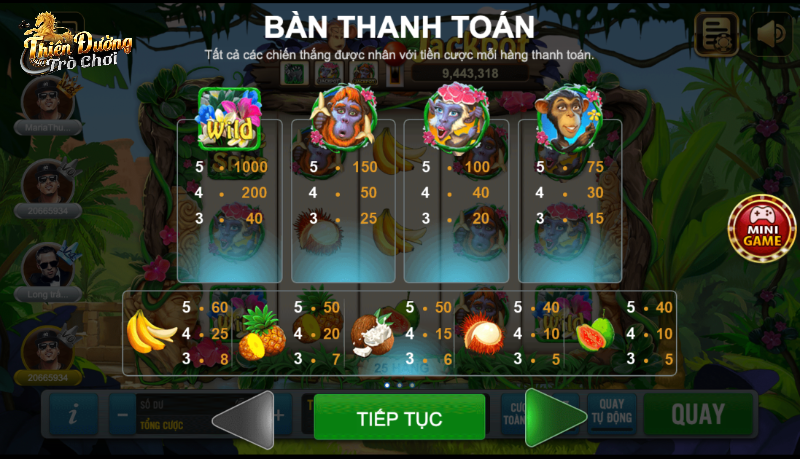Open the history list settings icon
The height and width of the screenshot is (459, 800).
tap(716, 35)
